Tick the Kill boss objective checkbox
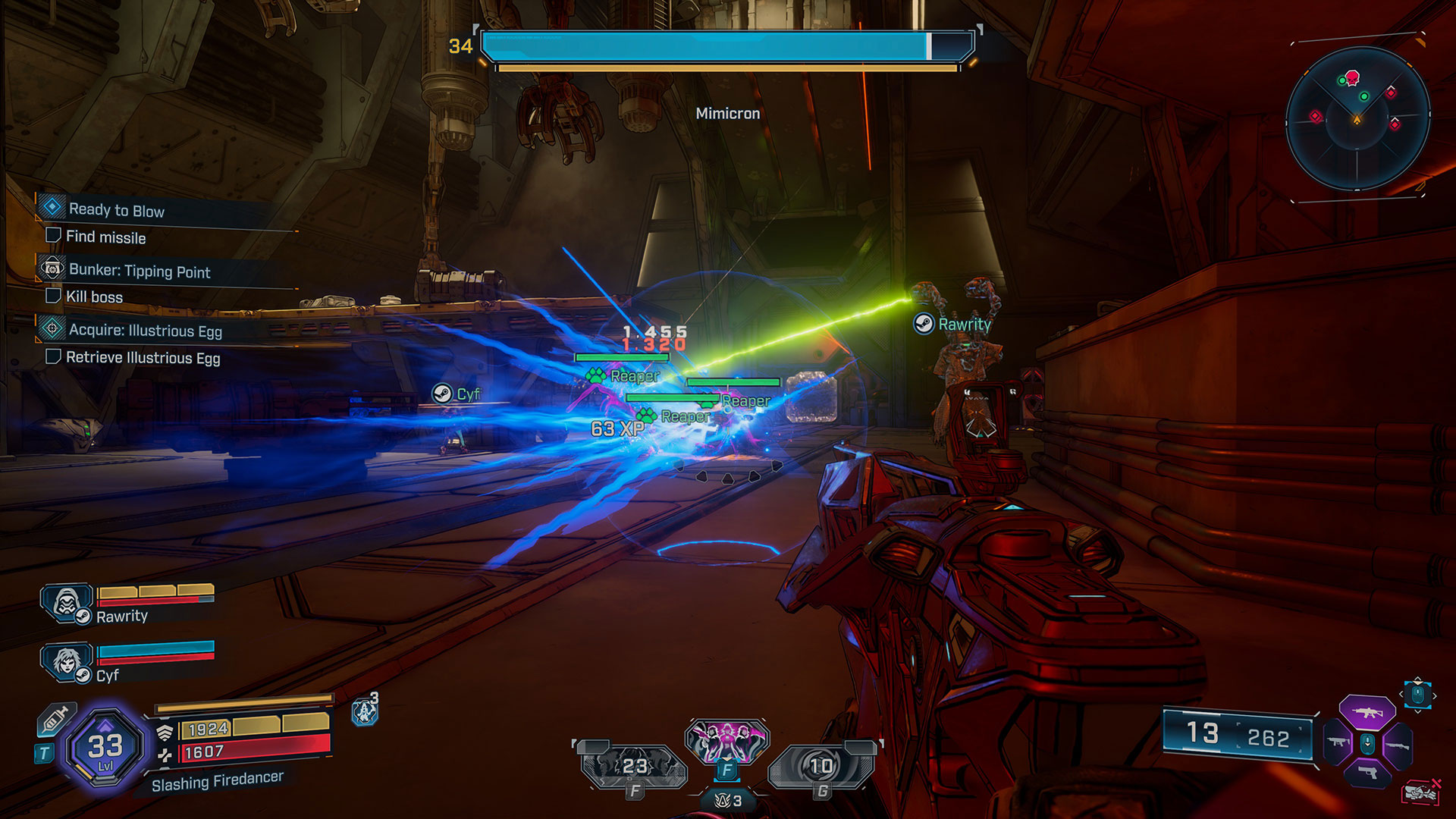Viewport: 1456px width, 819px height. click(x=53, y=296)
